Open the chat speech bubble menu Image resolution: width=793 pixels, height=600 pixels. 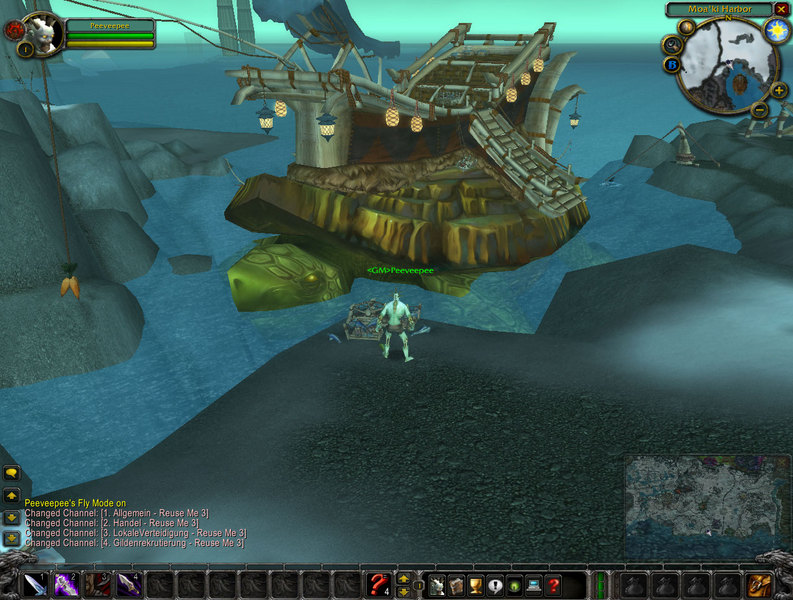[12, 471]
